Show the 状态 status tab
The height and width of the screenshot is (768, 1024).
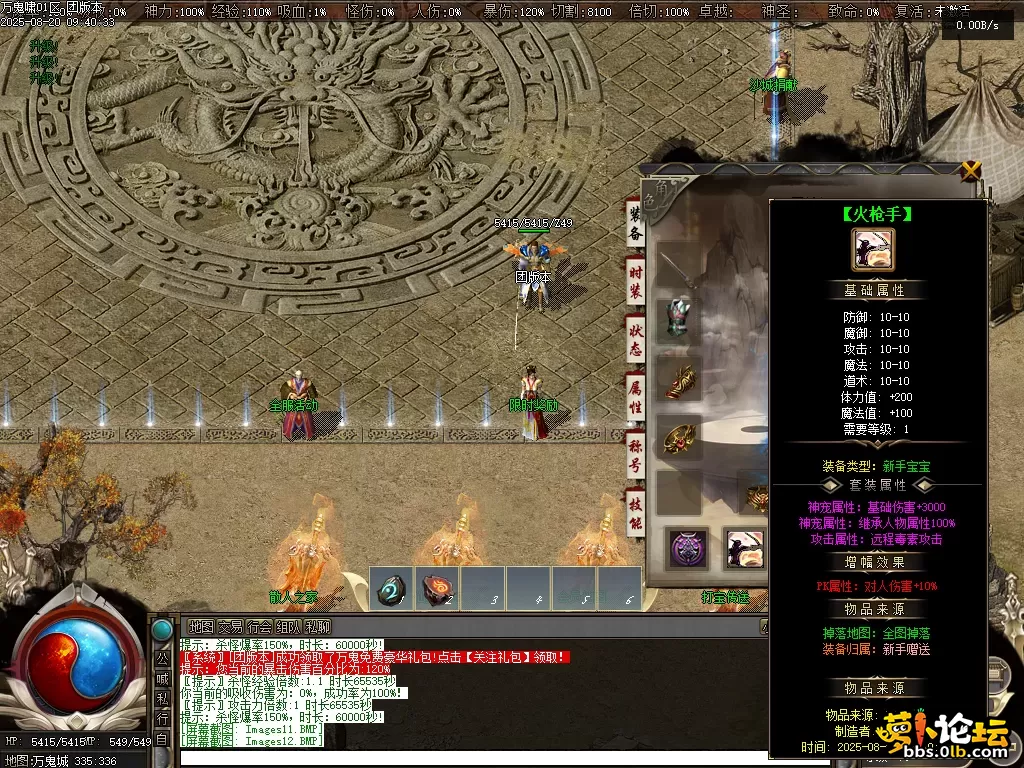coord(635,338)
